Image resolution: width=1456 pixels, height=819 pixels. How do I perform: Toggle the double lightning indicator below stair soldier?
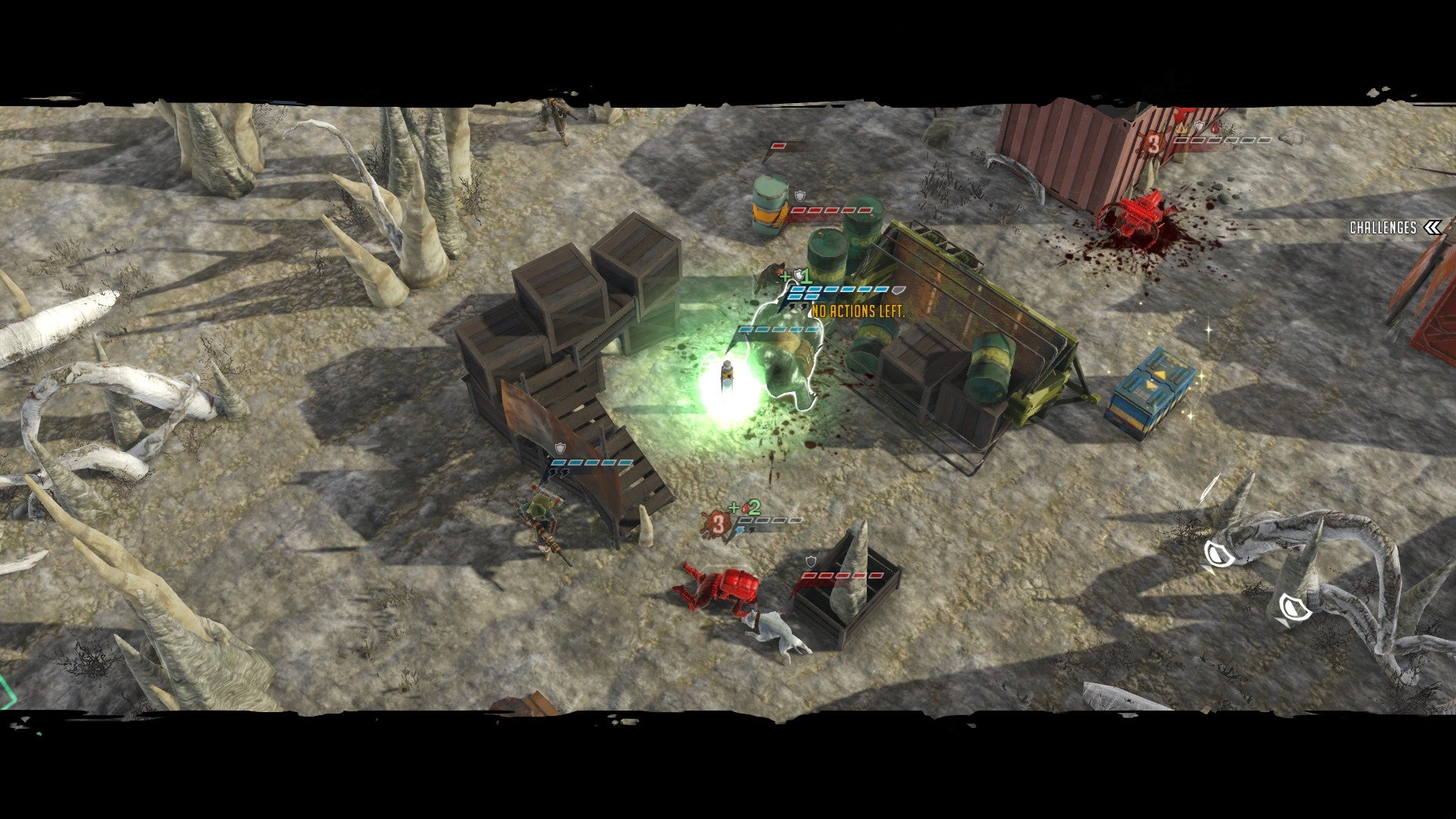pos(557,473)
